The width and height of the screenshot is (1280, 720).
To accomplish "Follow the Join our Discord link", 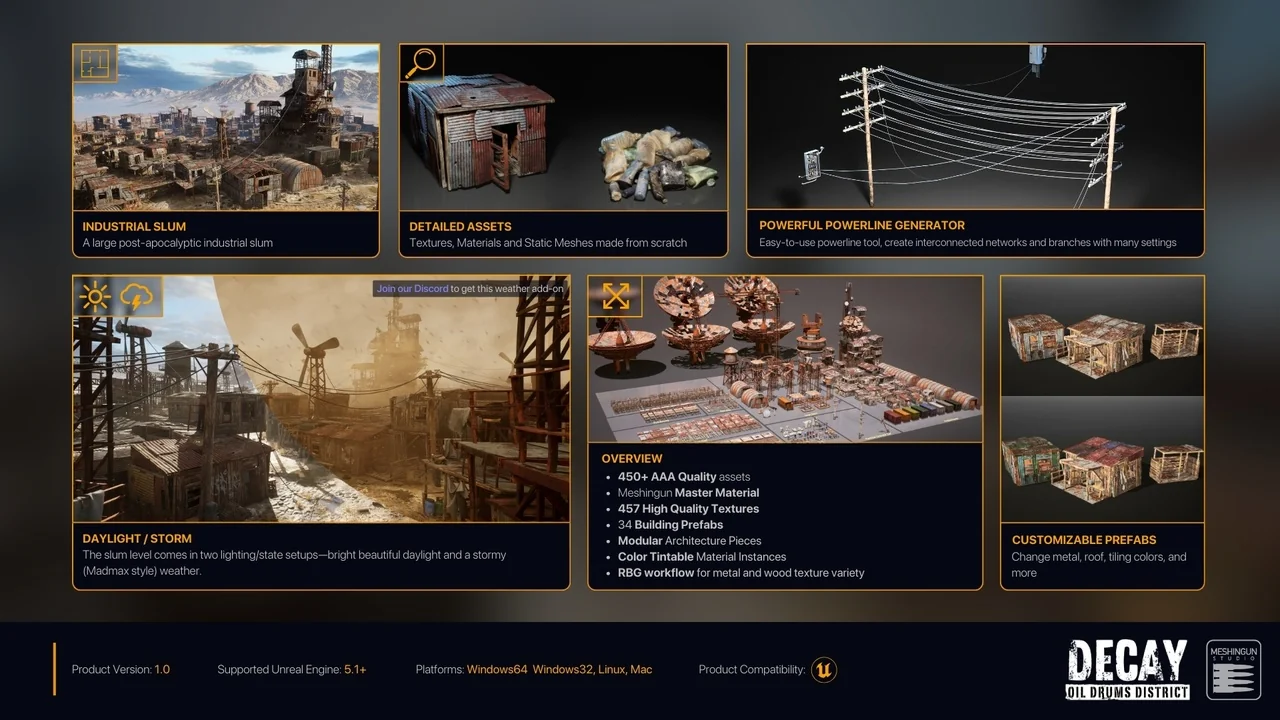I will (412, 289).
